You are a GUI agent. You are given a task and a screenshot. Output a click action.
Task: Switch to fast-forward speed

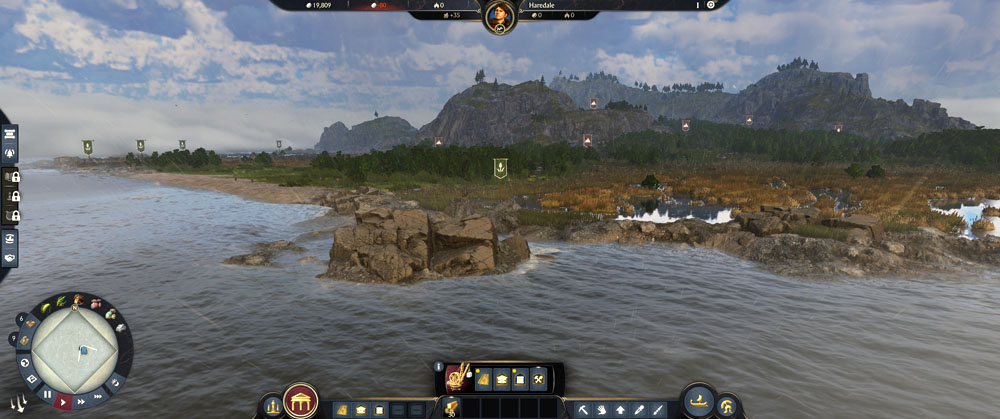tap(82, 402)
